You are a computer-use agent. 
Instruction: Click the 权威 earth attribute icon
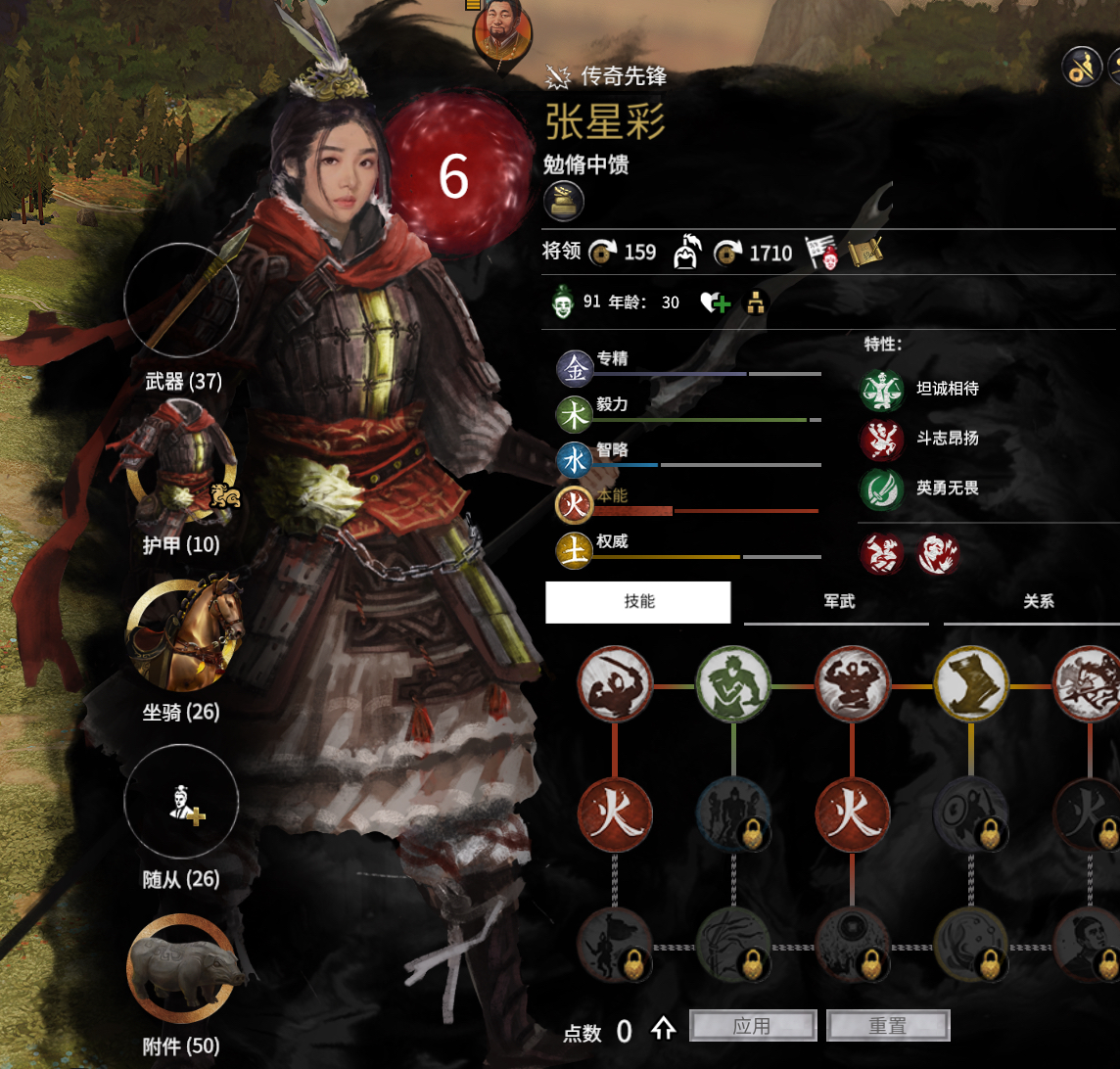(575, 550)
